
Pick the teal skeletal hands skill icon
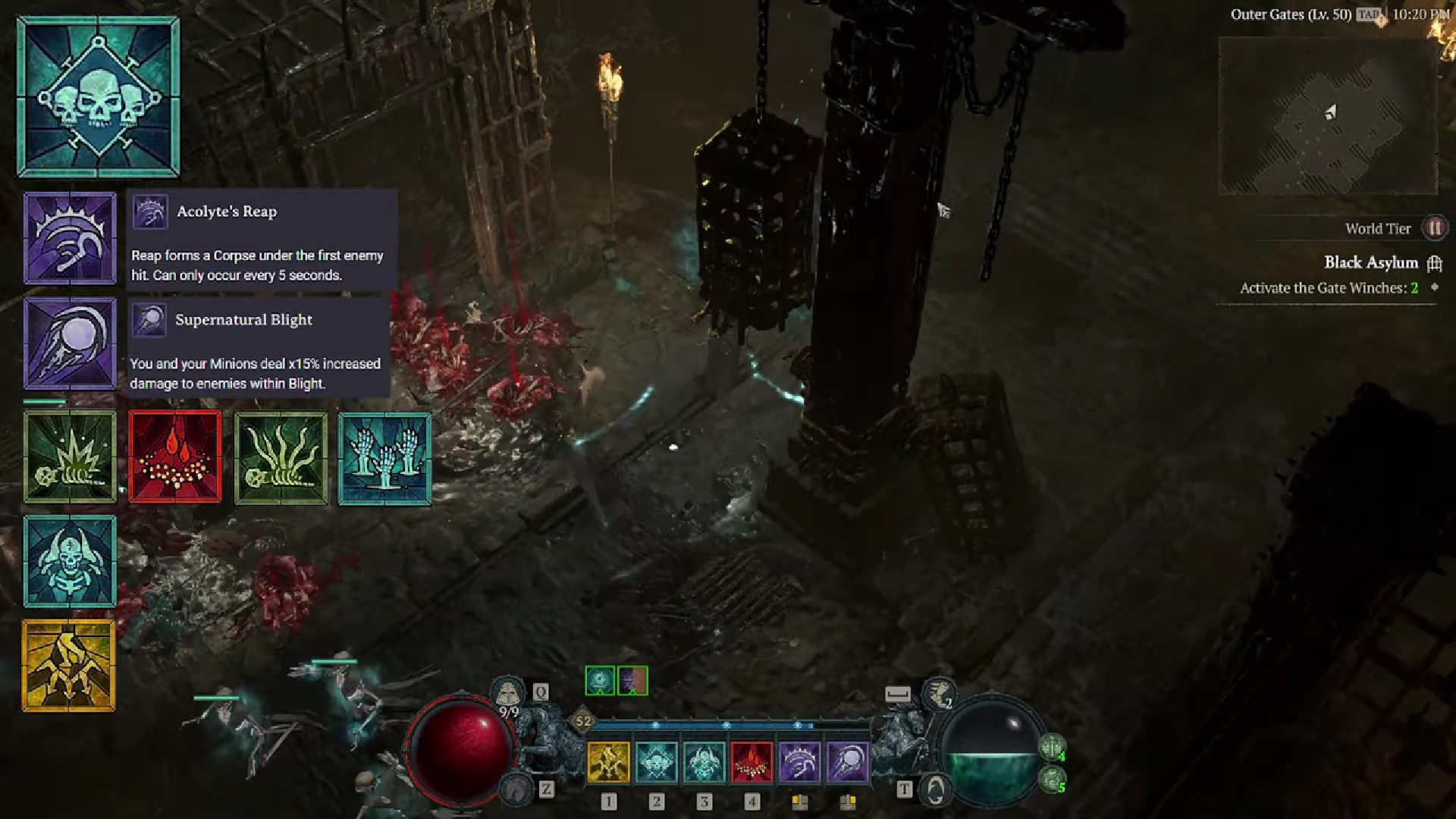pyautogui.click(x=384, y=459)
